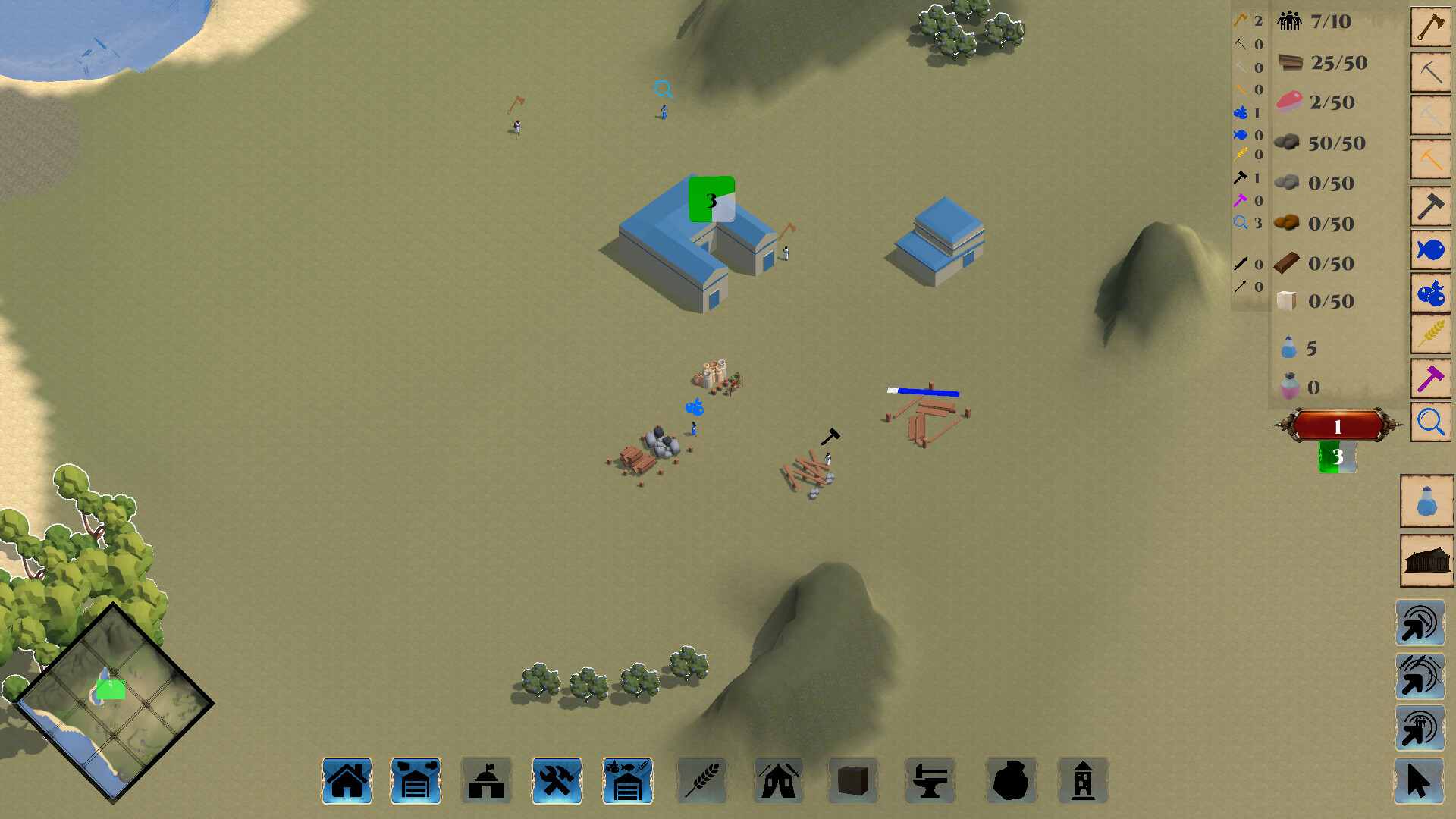Image resolution: width=1456 pixels, height=819 pixels.
Task: Click the red health bar showing 1
Action: pos(1337,425)
